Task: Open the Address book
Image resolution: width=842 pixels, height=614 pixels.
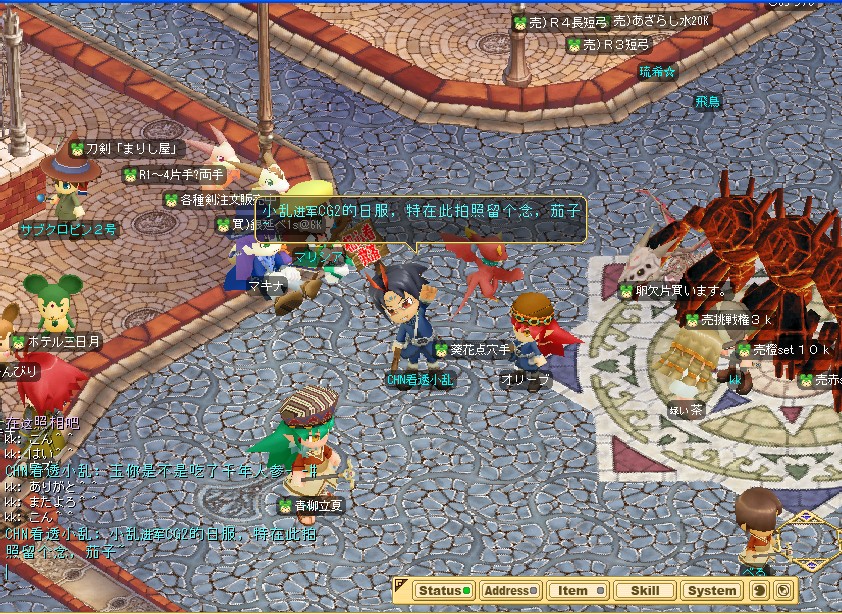Action: (x=511, y=590)
